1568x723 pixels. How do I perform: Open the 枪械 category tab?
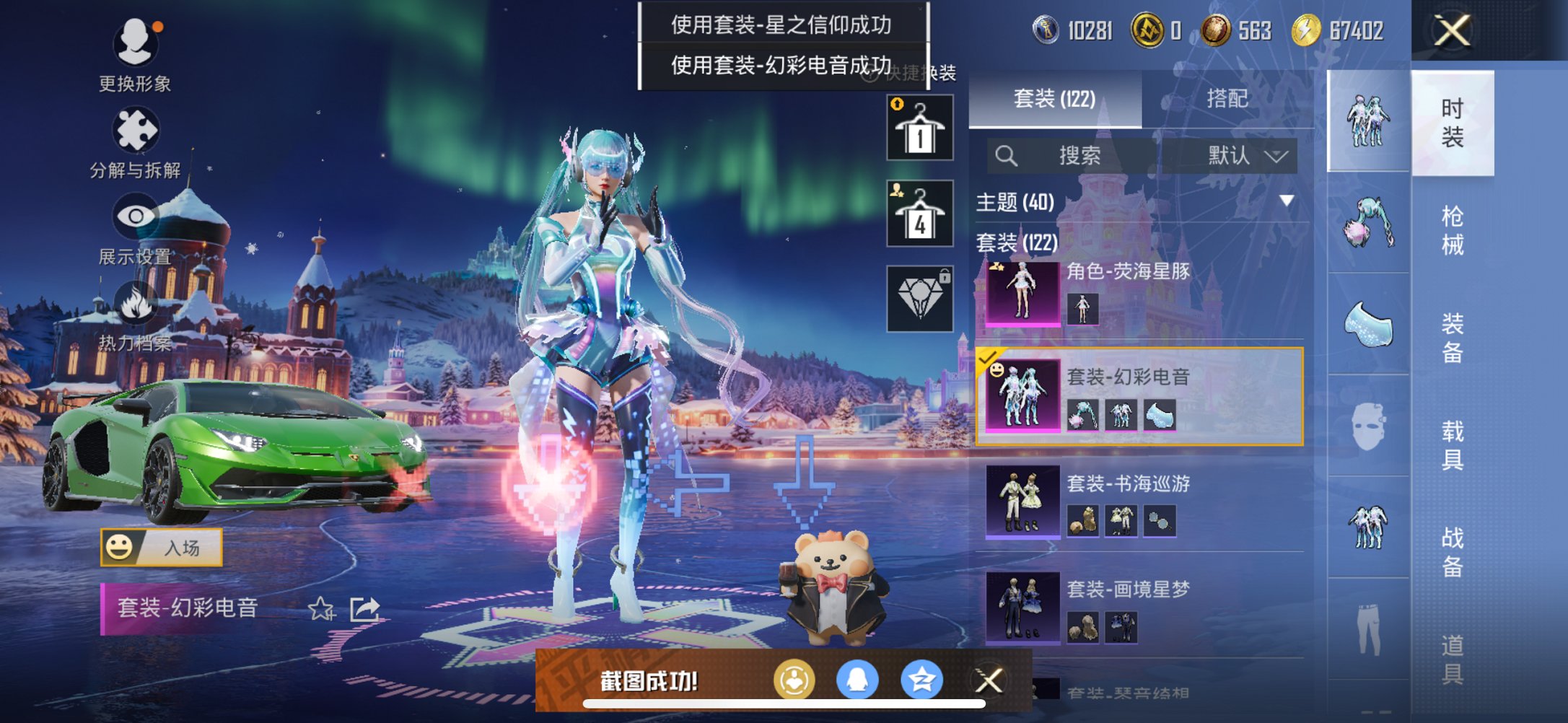pos(1455,227)
